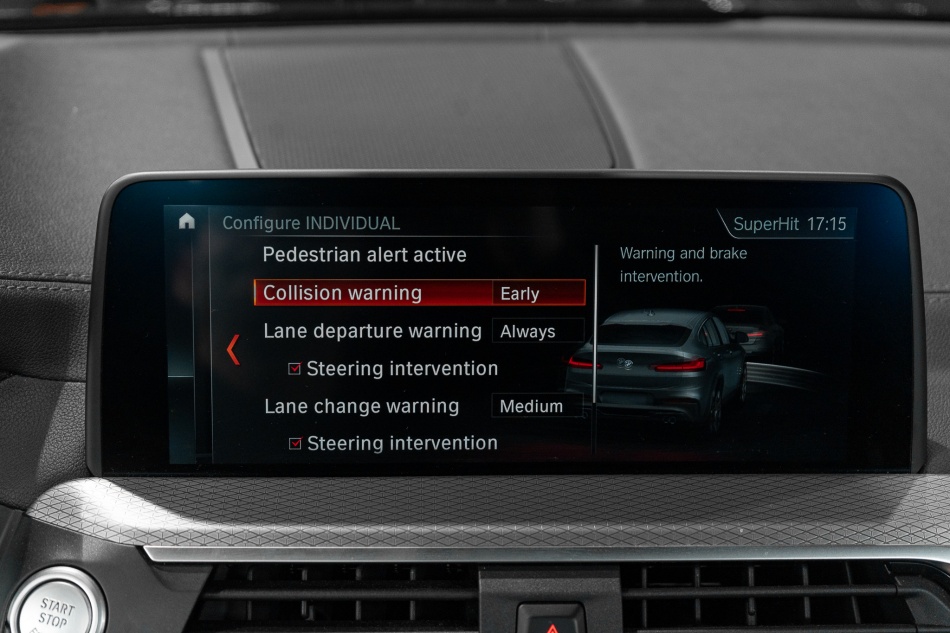Open the SuperHit radio station status
950x633 pixels.
click(x=766, y=224)
